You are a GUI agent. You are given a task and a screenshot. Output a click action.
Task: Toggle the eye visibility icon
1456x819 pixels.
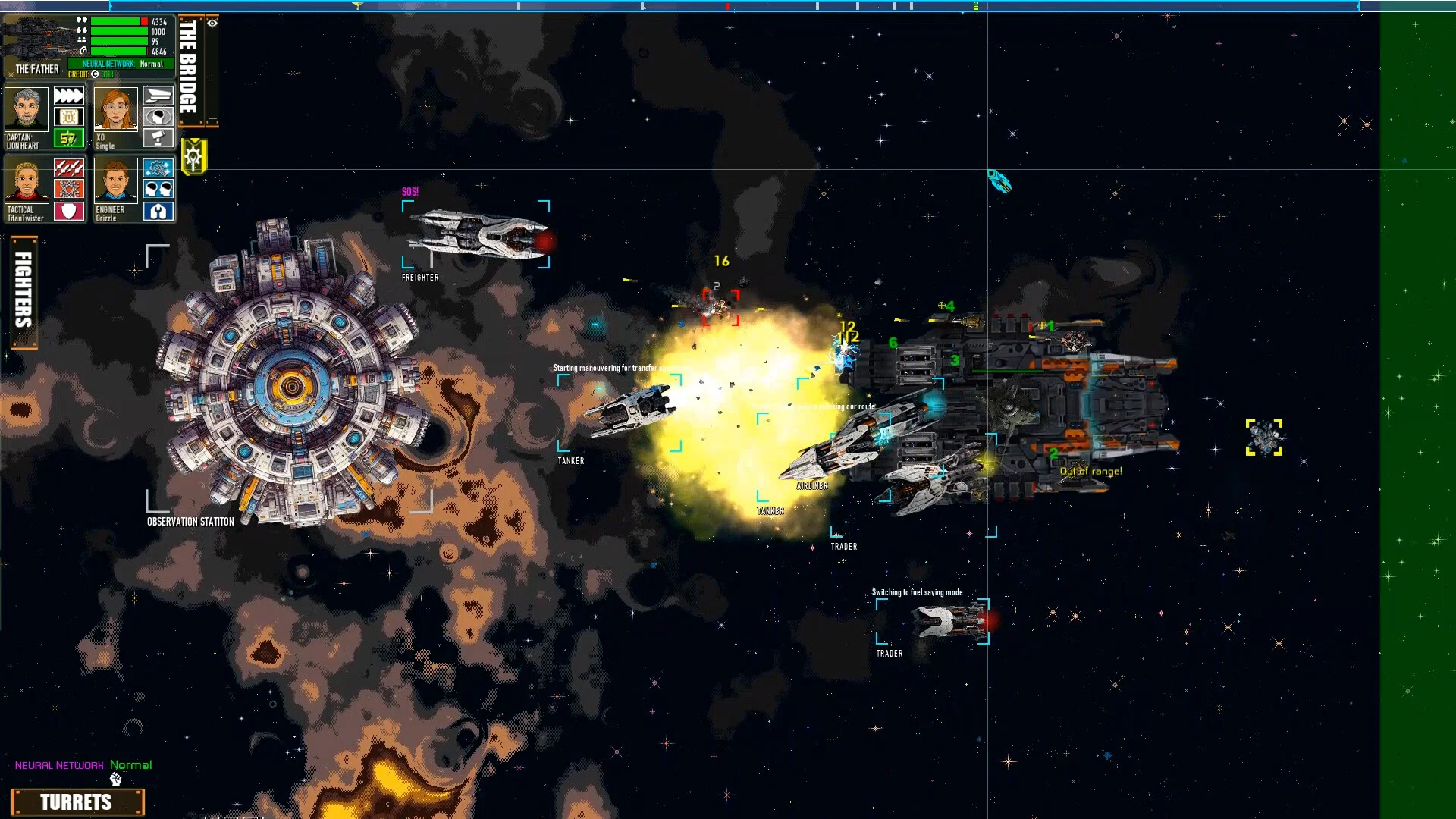212,24
